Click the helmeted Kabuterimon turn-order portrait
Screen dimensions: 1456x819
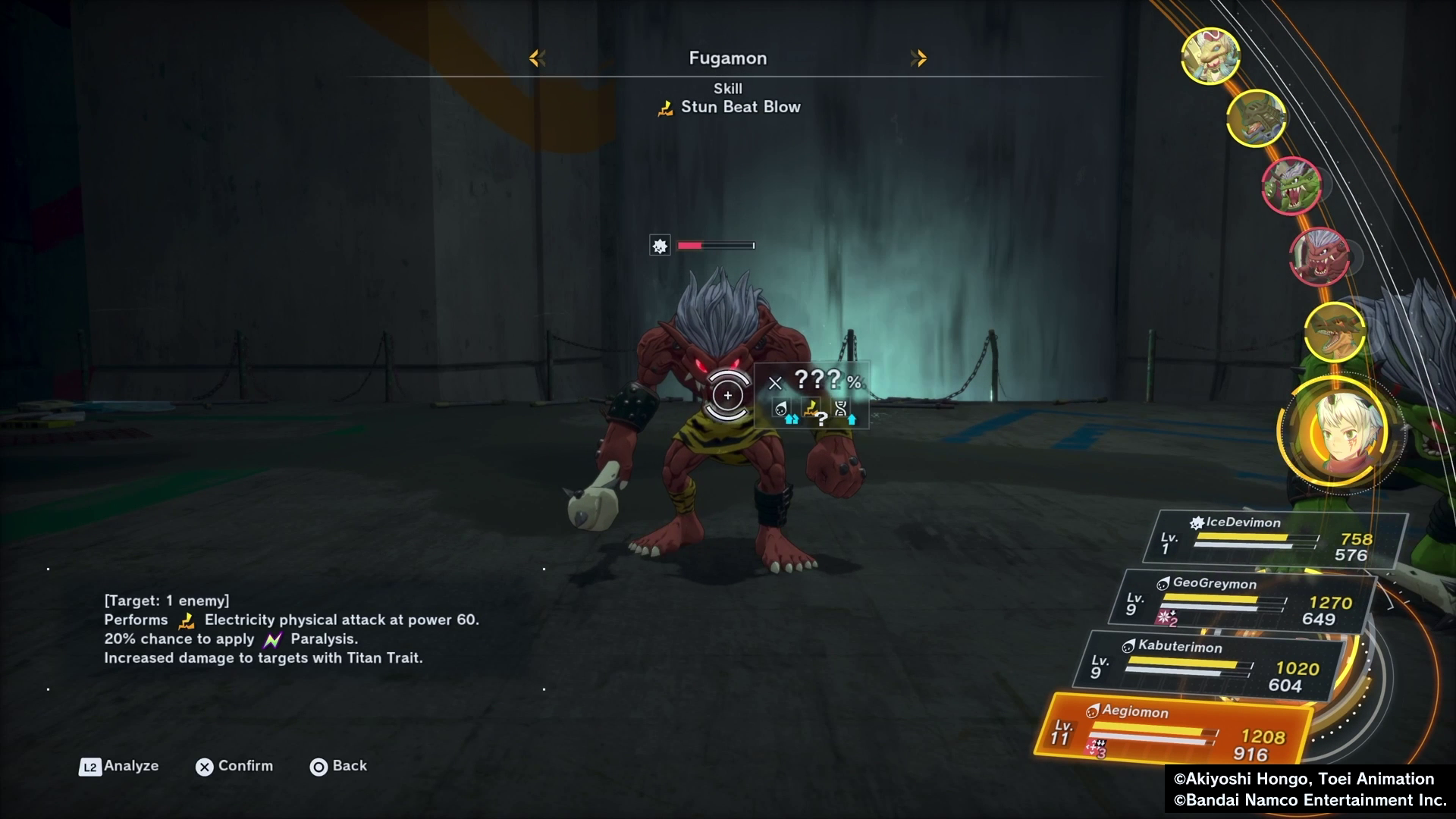(1256, 118)
